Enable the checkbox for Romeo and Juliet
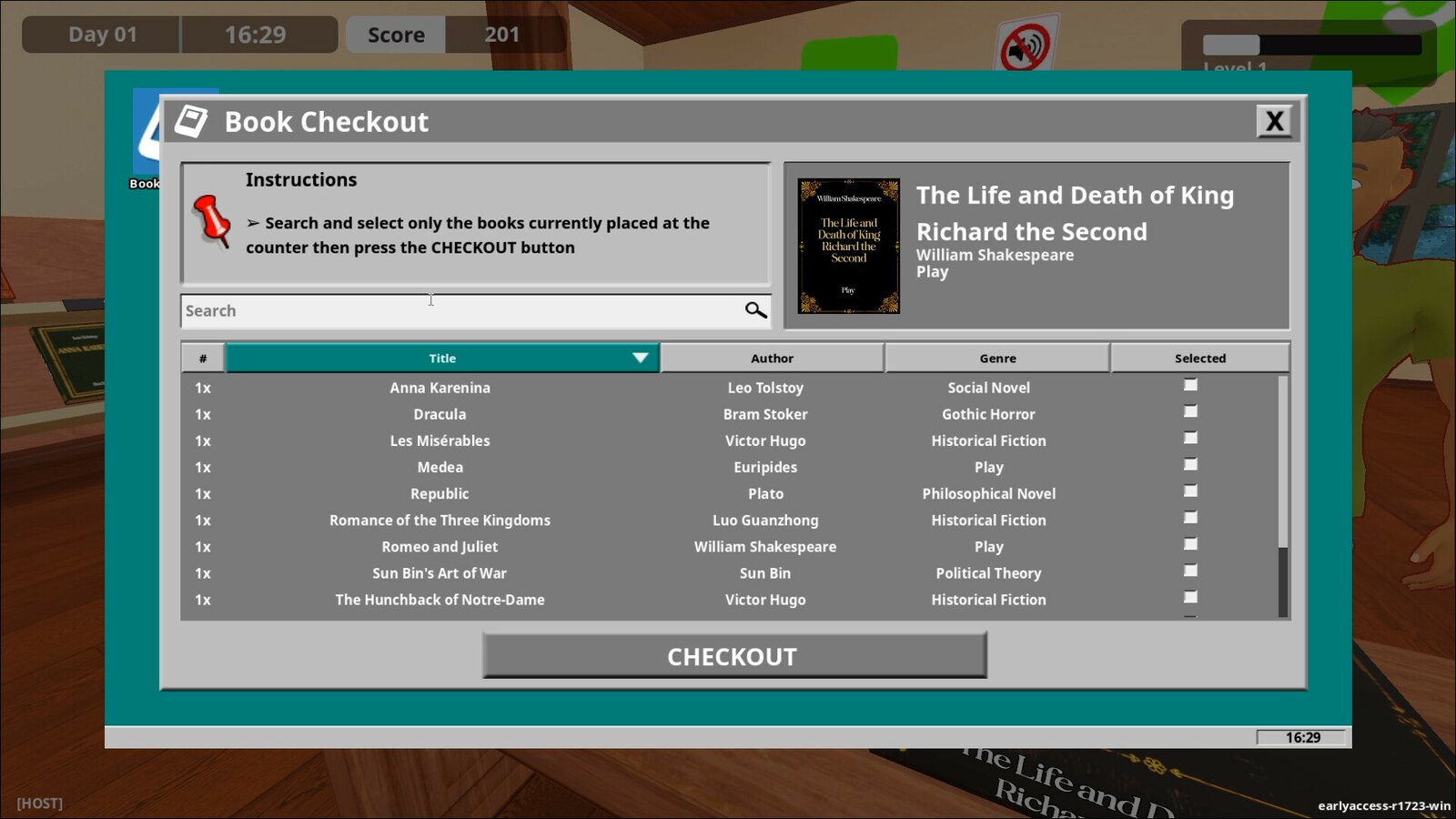 1189,543
